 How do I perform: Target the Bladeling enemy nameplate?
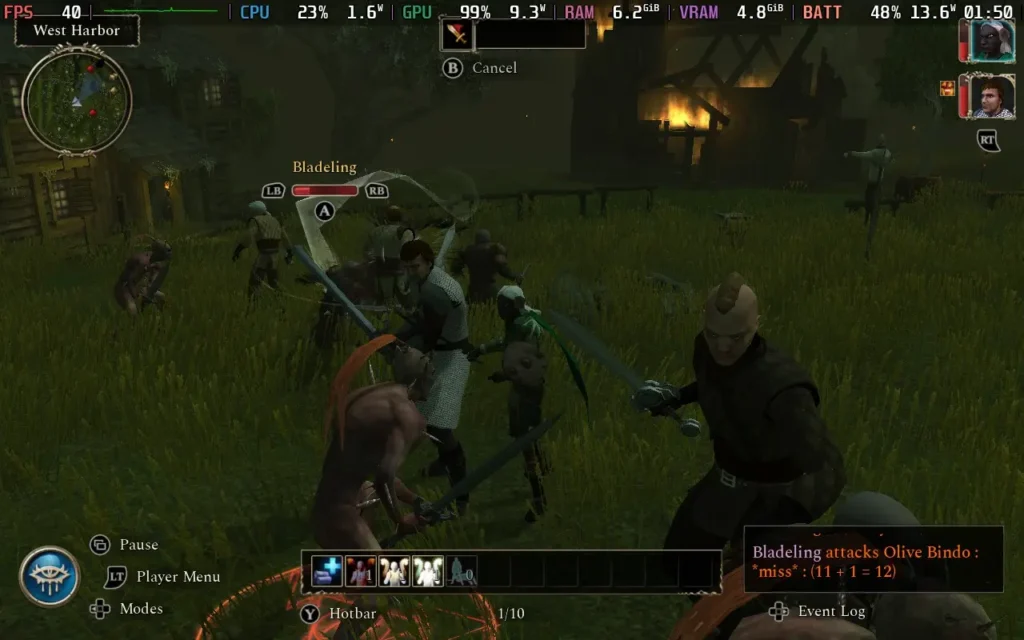coord(324,168)
